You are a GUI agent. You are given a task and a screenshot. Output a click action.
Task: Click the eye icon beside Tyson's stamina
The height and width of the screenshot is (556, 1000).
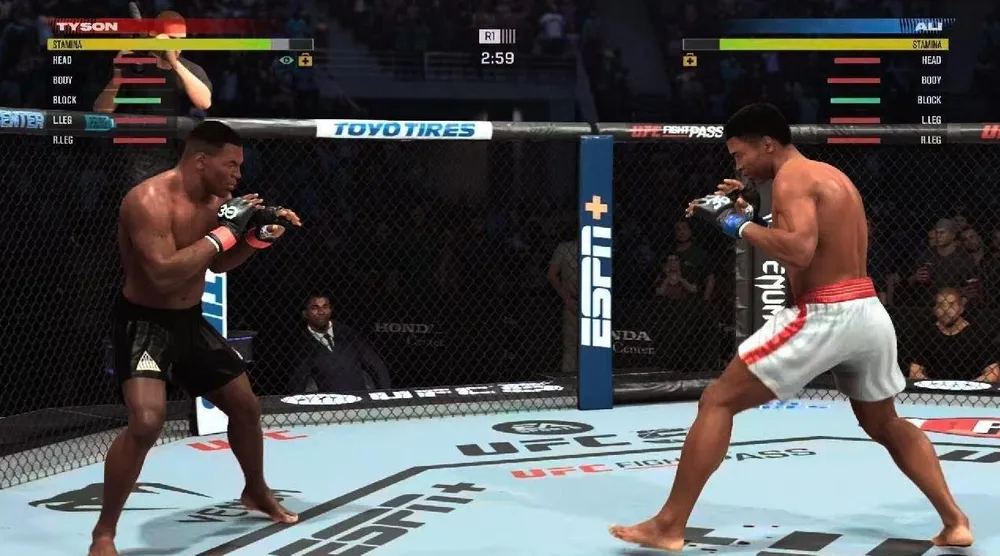point(287,60)
